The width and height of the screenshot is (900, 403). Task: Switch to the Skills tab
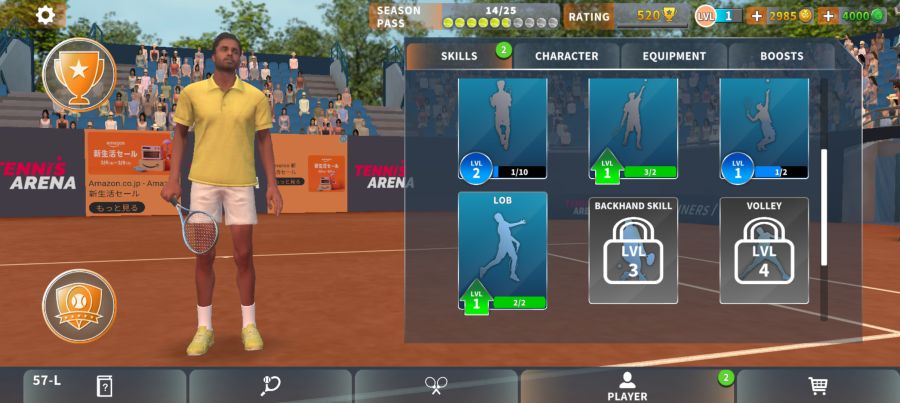[459, 56]
